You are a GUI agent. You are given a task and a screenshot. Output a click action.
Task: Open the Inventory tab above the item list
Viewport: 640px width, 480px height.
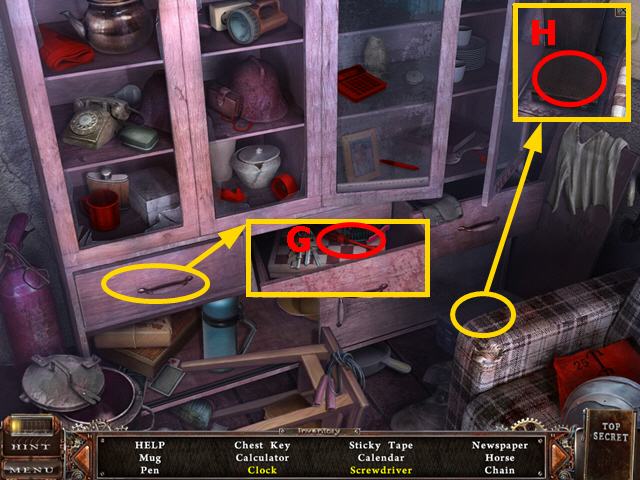[322, 429]
